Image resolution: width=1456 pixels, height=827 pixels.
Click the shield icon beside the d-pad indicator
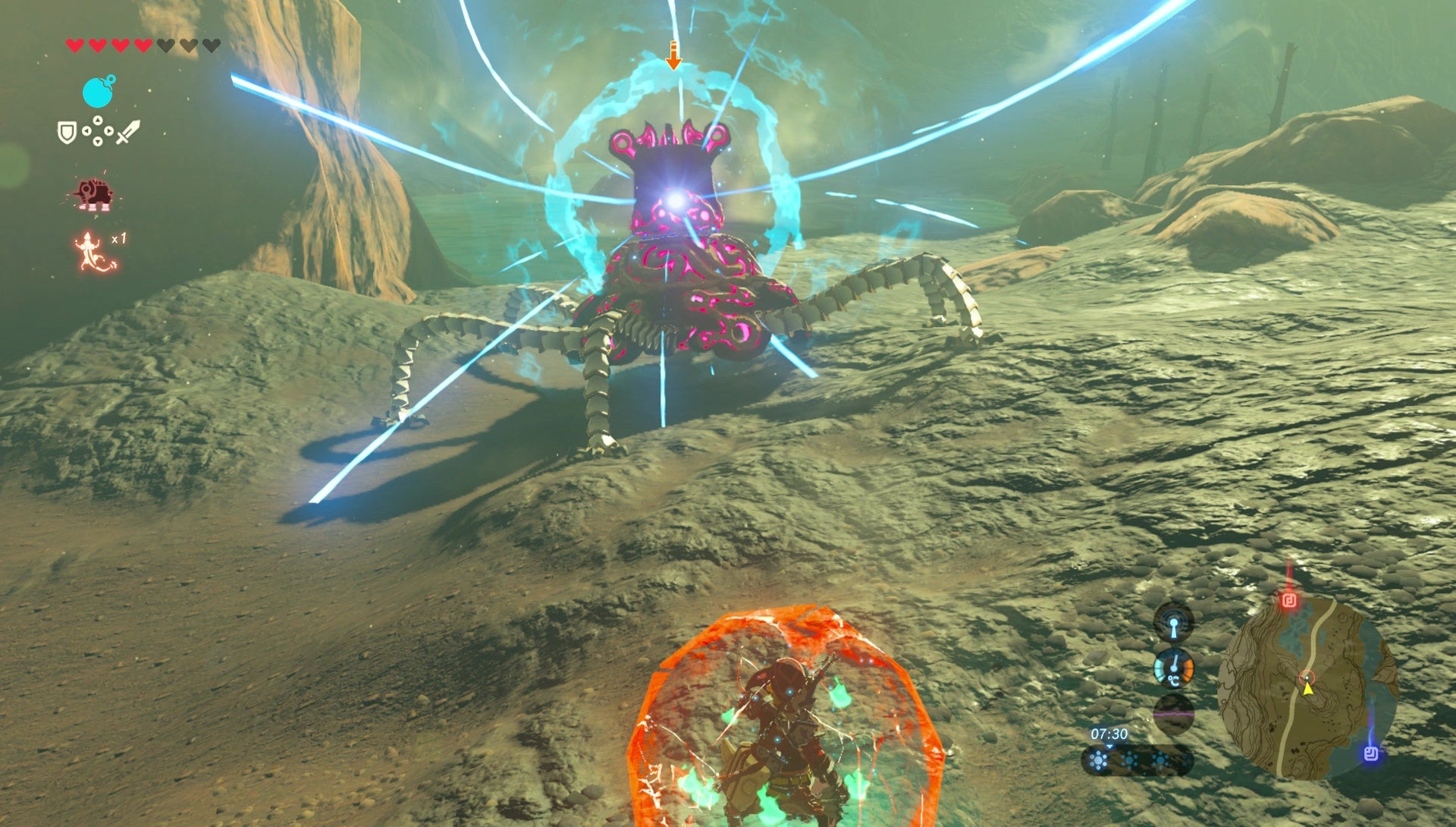pyautogui.click(x=67, y=130)
